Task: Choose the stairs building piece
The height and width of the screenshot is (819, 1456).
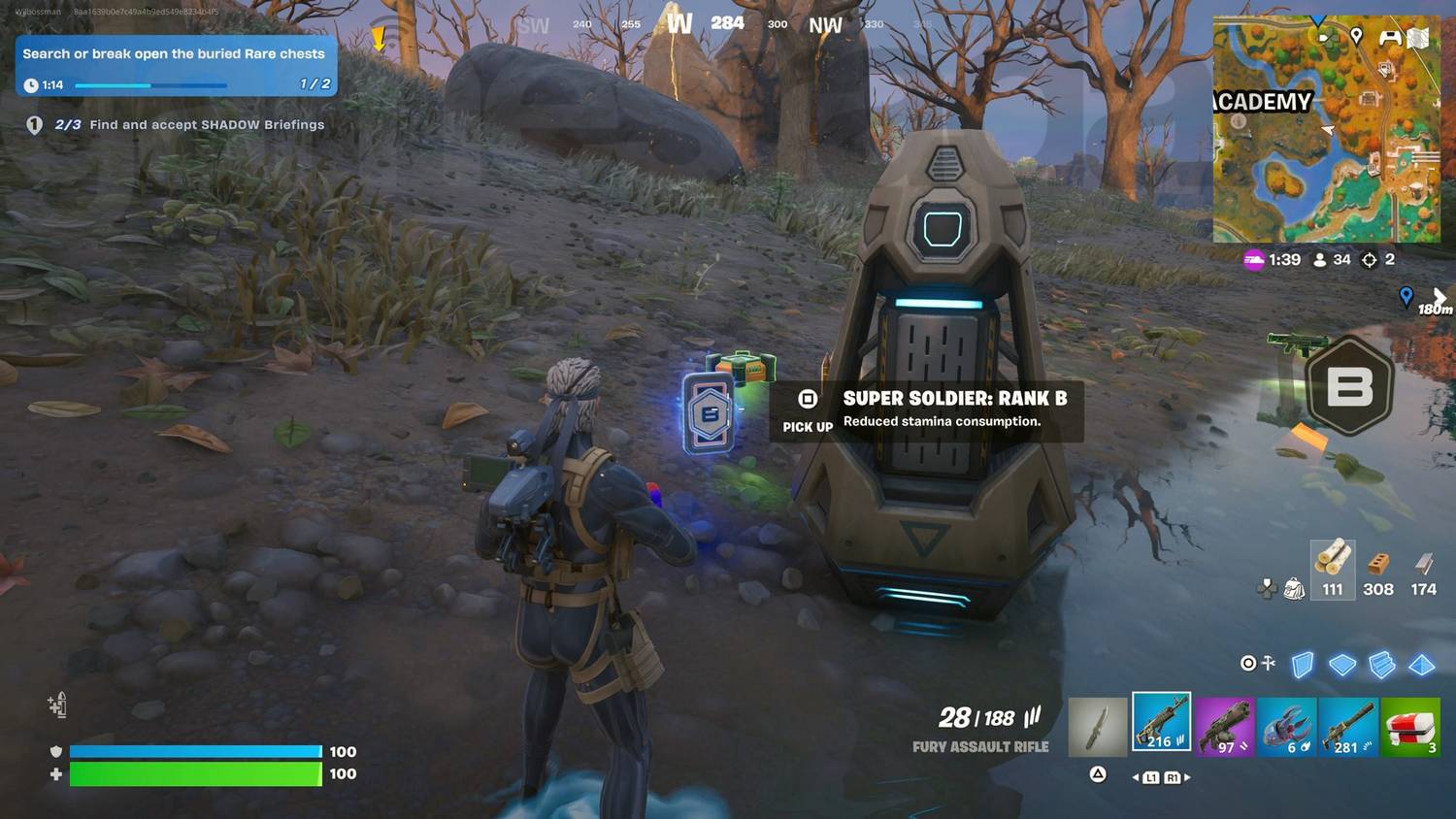Action: pyautogui.click(x=1382, y=665)
